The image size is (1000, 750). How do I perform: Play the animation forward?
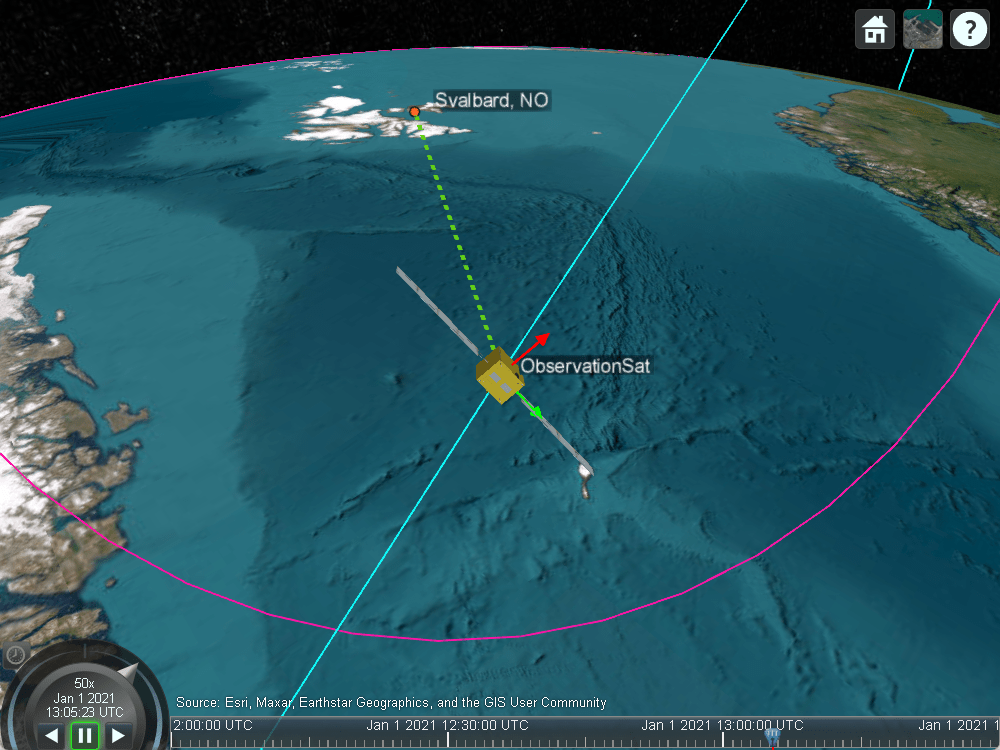(x=118, y=736)
